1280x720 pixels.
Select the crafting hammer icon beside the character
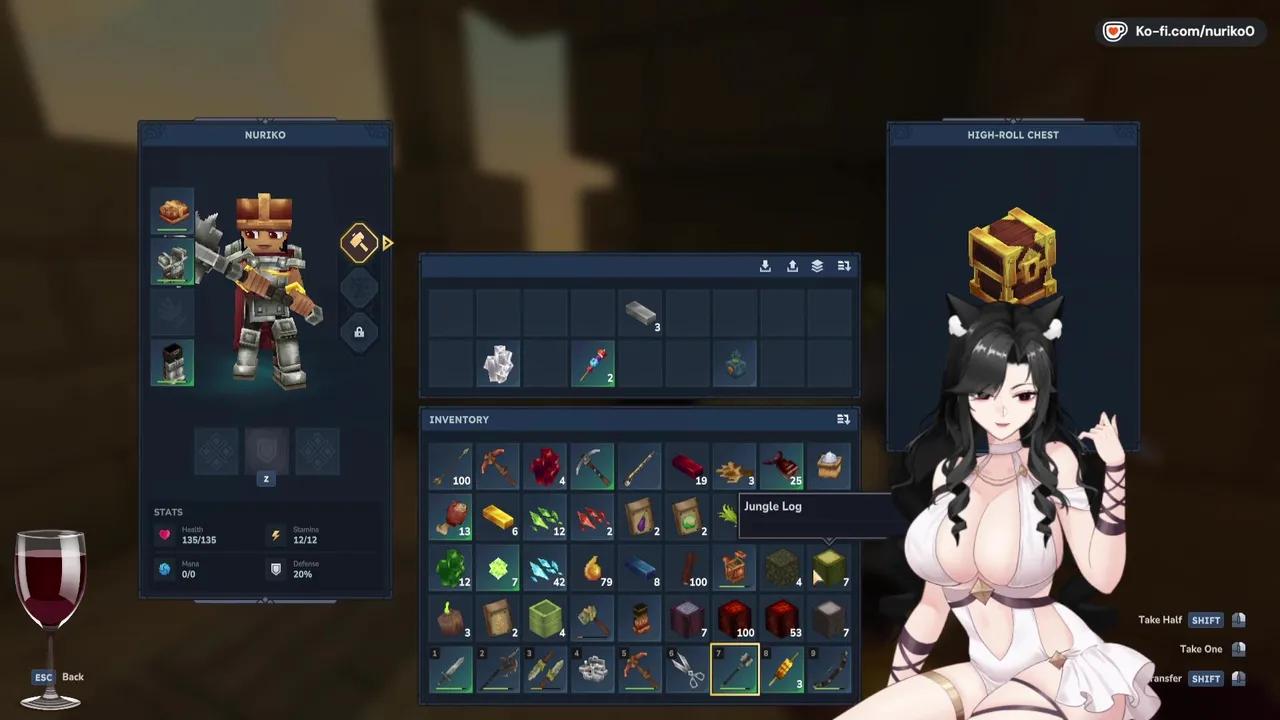coord(359,242)
